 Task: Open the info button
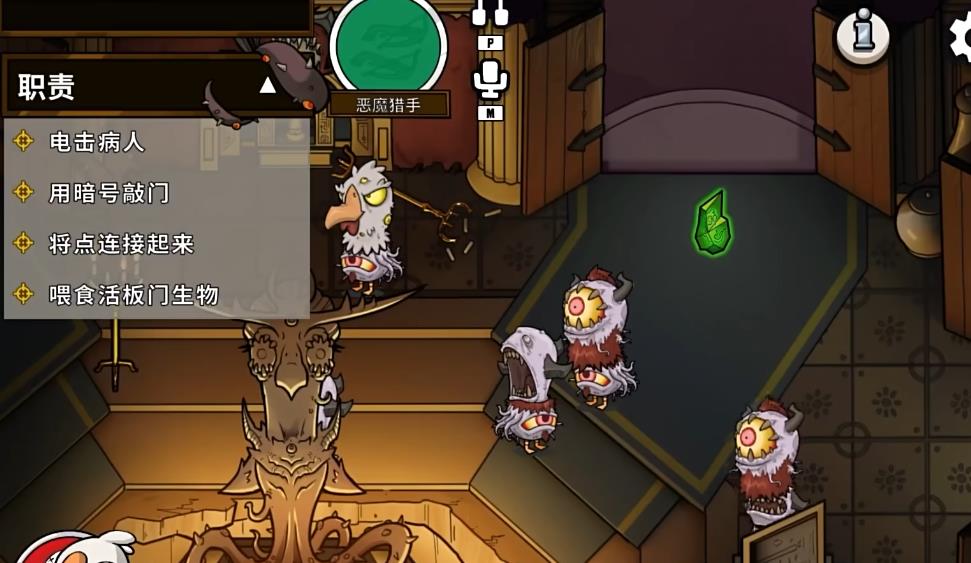pos(862,36)
